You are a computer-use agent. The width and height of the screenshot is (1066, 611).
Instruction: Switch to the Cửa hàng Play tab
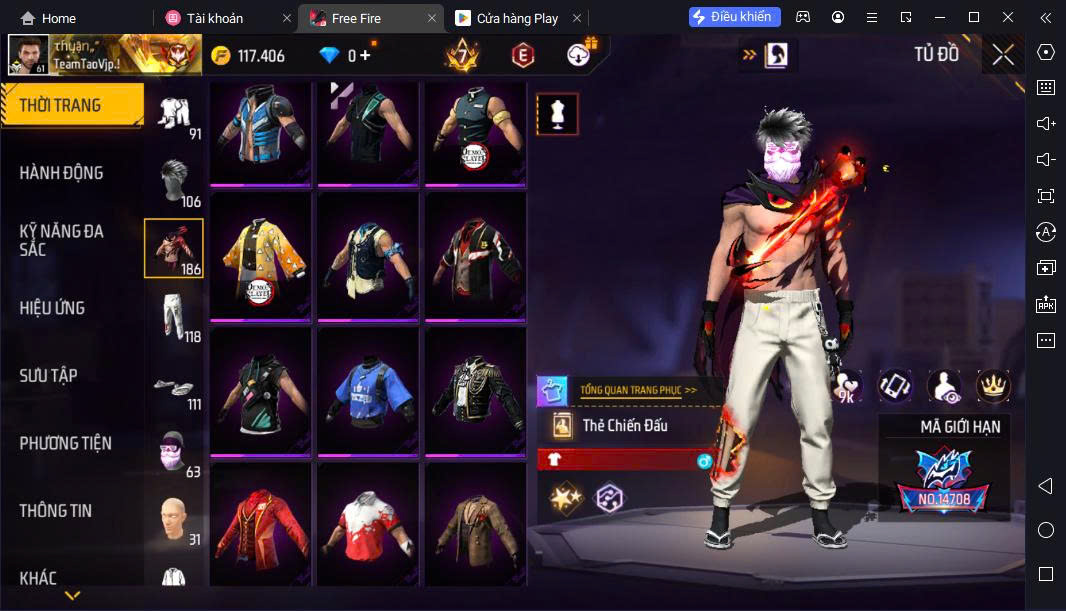517,18
